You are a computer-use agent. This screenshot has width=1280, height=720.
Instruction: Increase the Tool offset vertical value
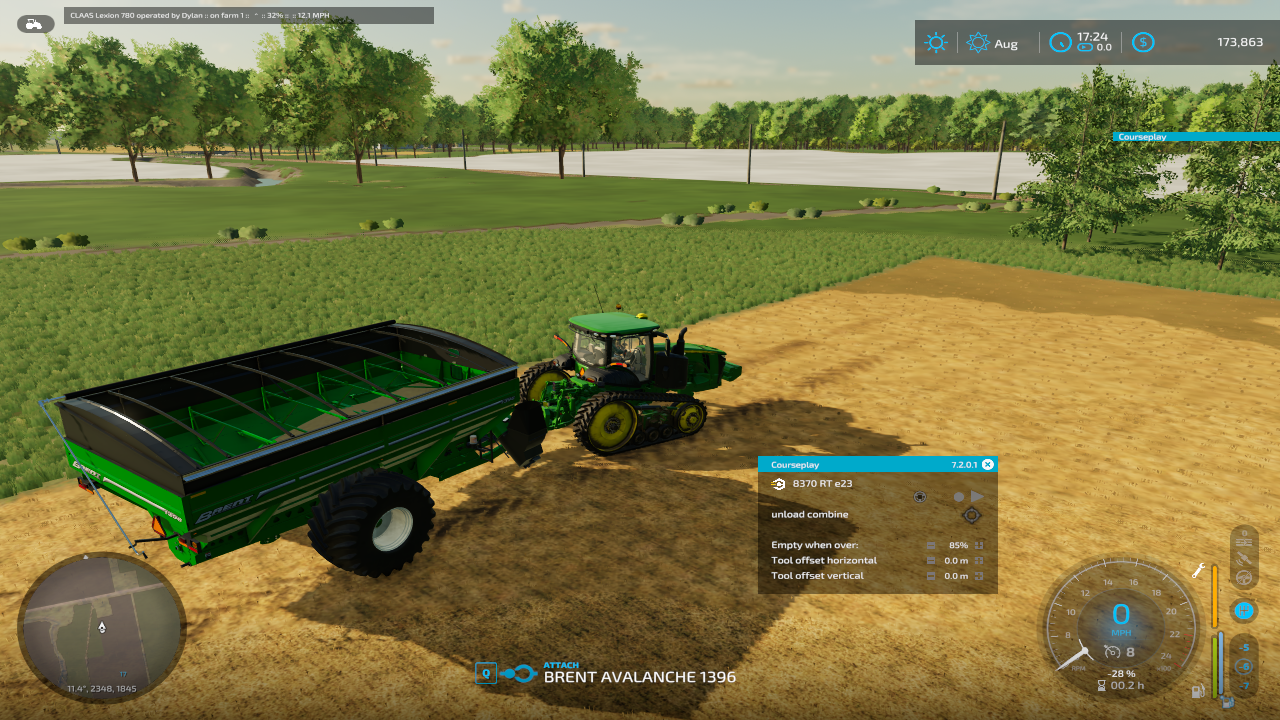click(979, 576)
